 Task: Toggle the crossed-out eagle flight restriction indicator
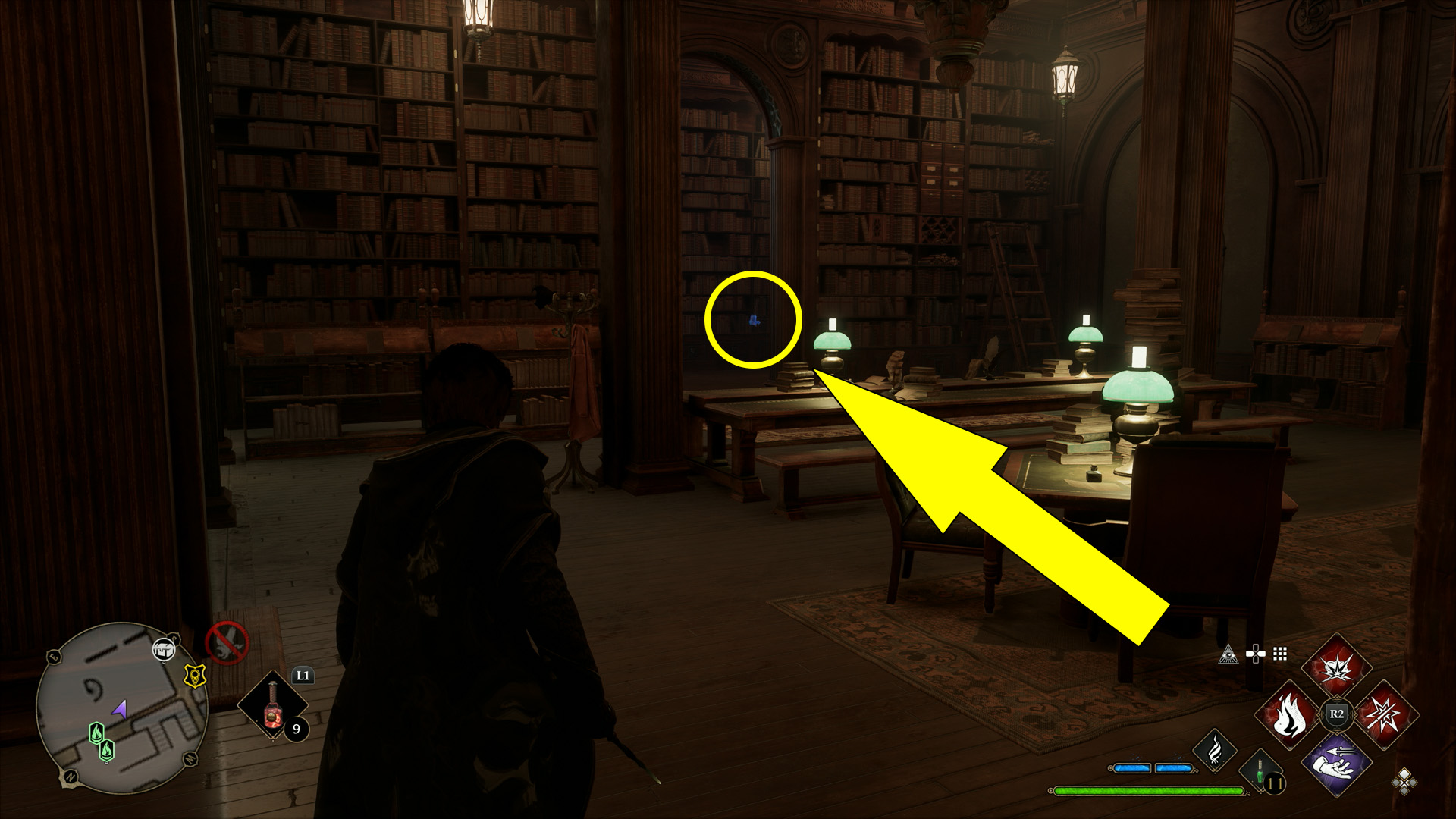pos(226,643)
